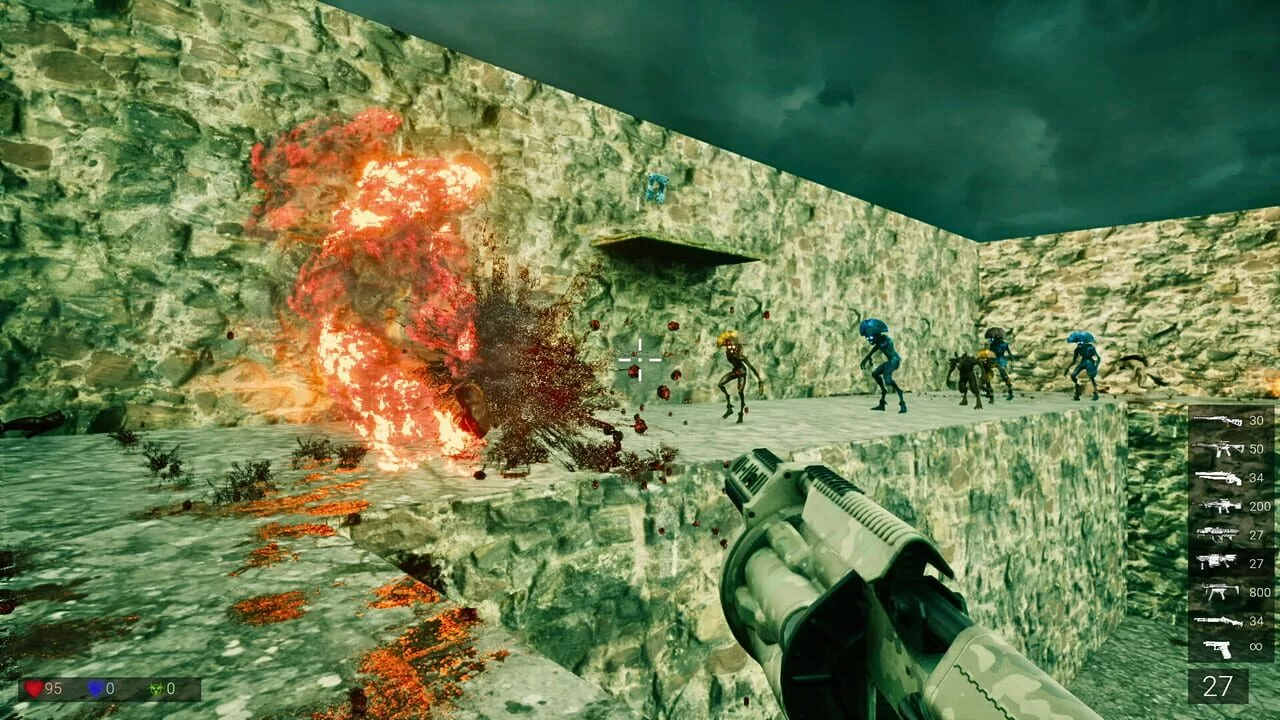Switch to the submachine gun with 800 ammo

[x=1218, y=592]
